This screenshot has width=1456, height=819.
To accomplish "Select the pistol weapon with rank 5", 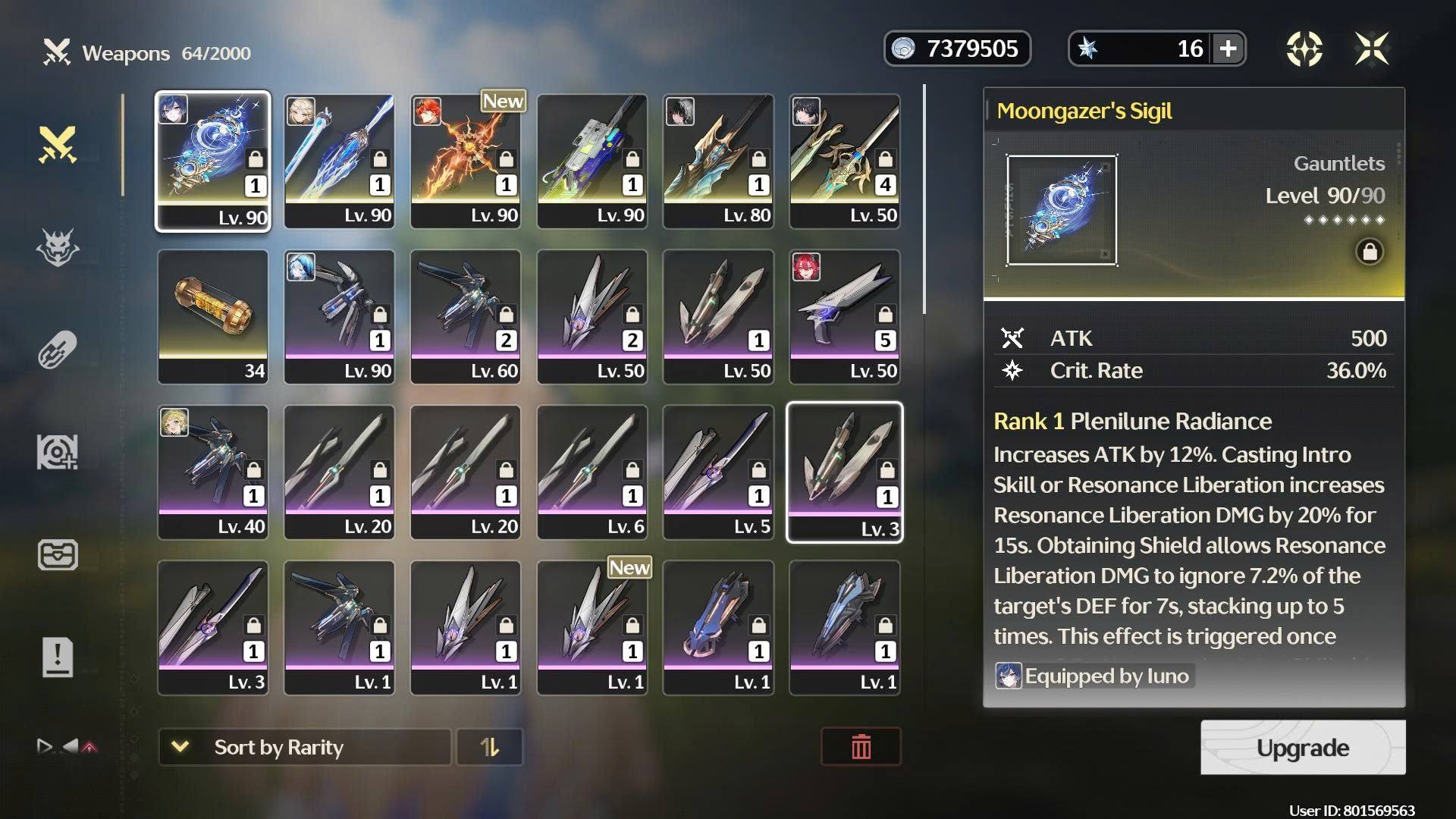I will click(x=845, y=316).
